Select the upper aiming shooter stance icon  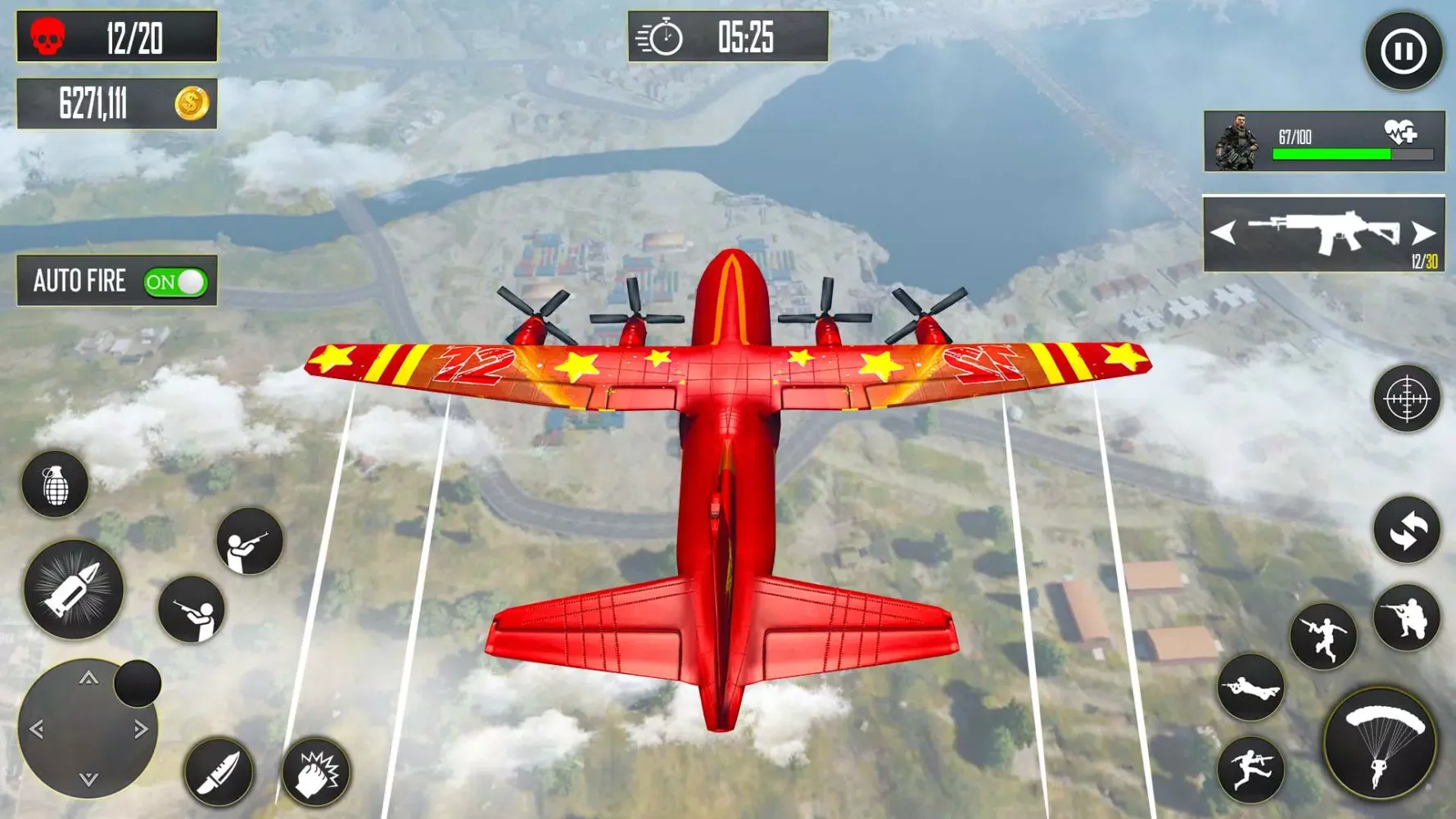pyautogui.click(x=250, y=541)
